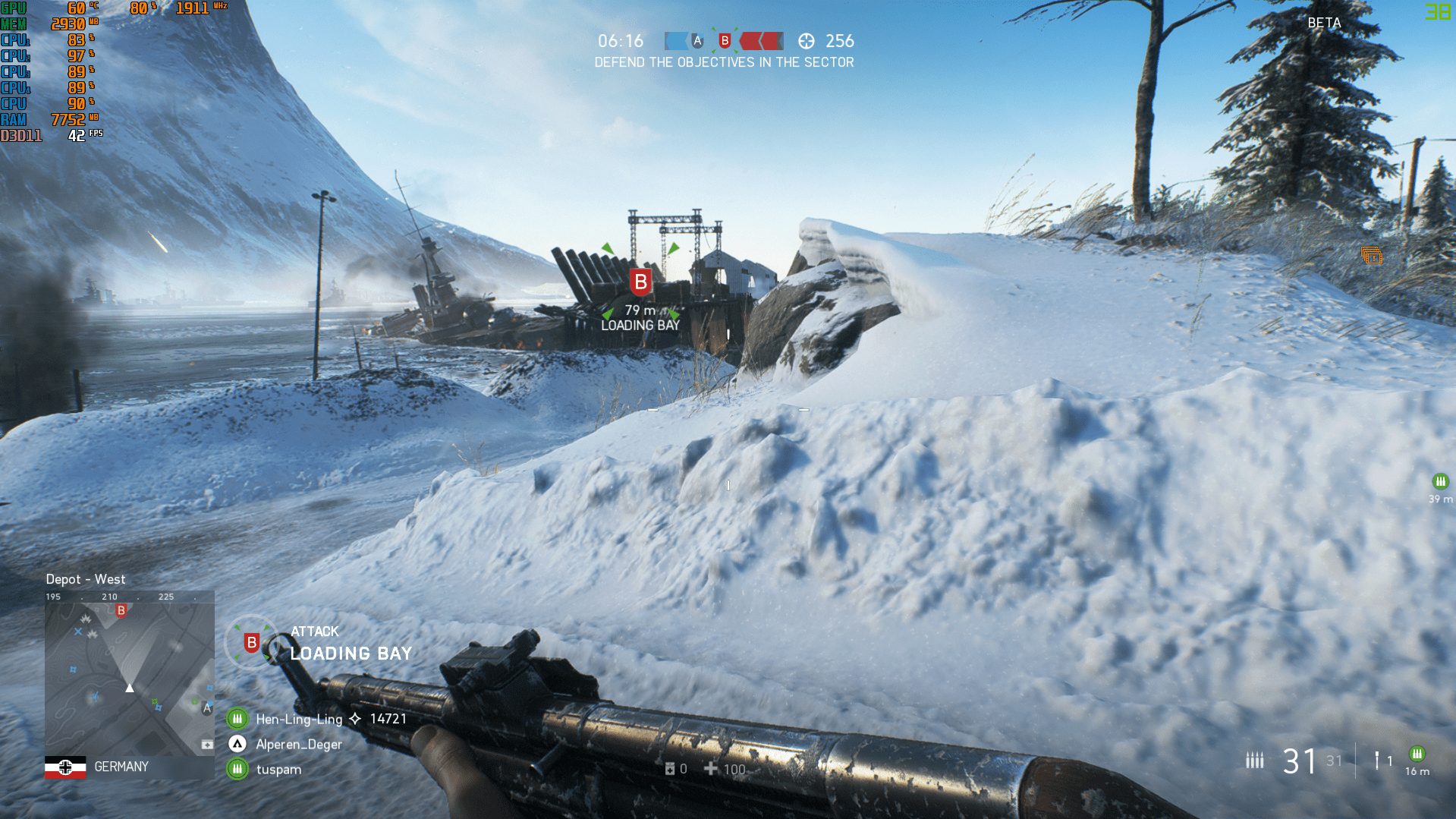Click the bullet magazine icon beside the ammo count
This screenshot has width=1456, height=819.
tap(1254, 759)
